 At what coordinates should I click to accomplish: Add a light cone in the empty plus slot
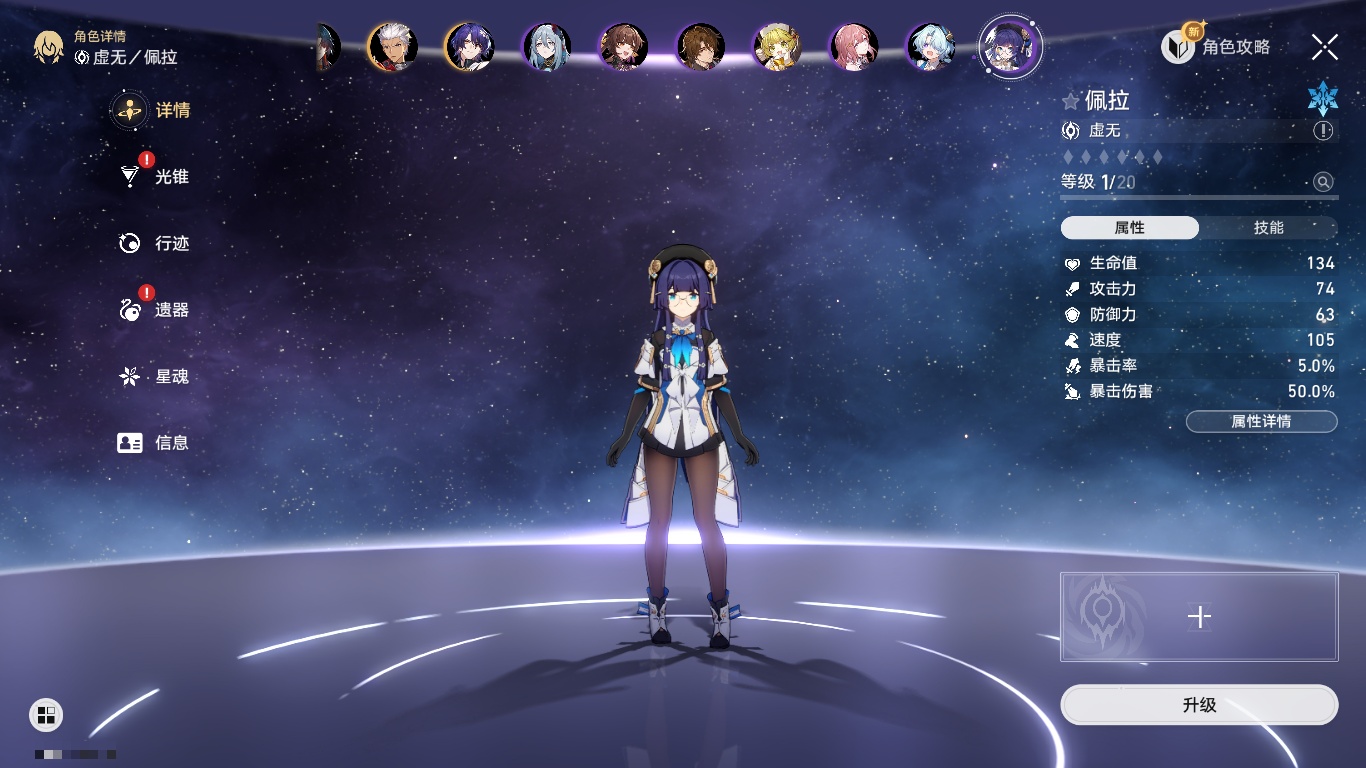[1199, 617]
